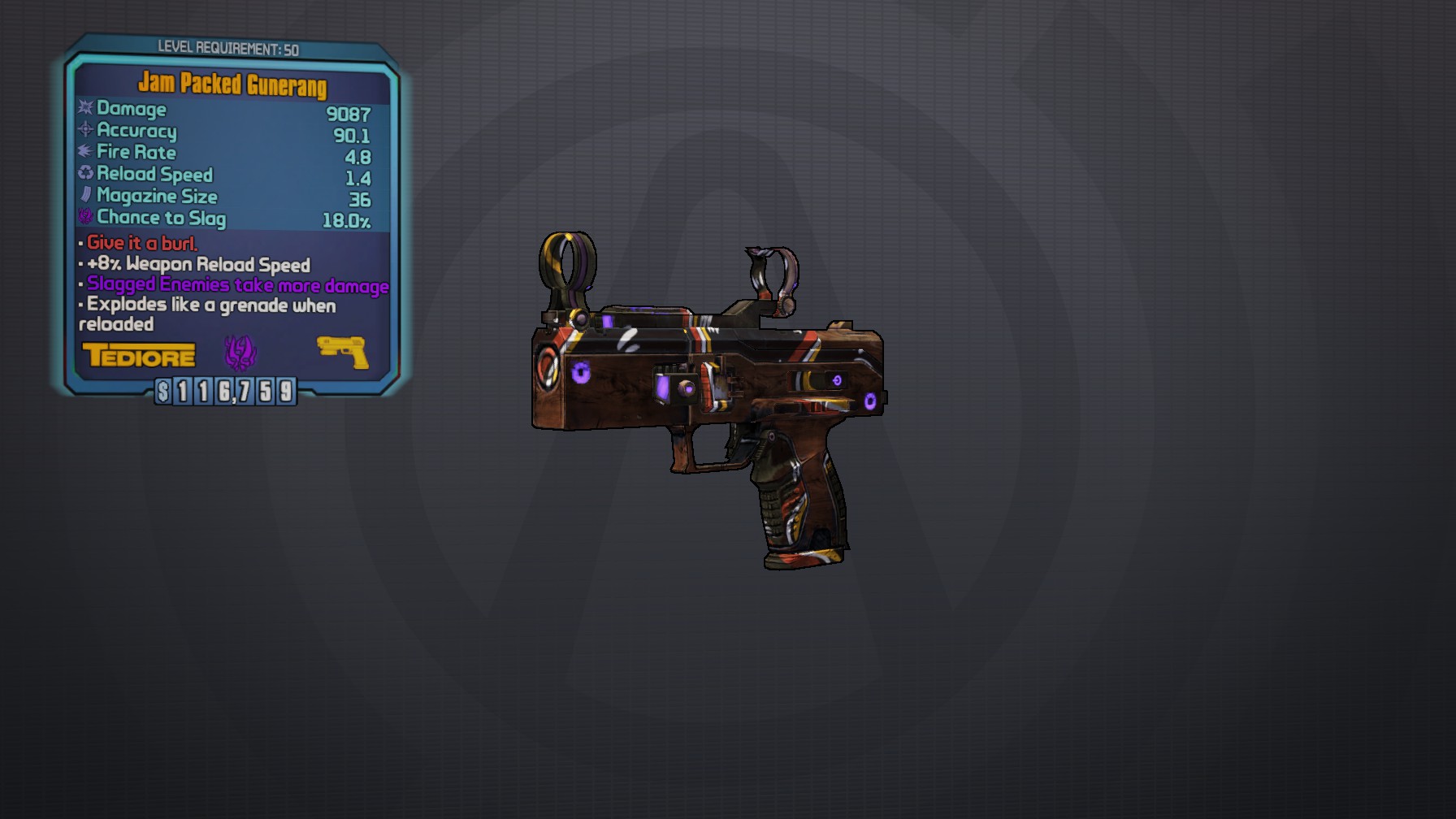Select the yellow pistol type icon
1456x819 pixels.
(342, 351)
